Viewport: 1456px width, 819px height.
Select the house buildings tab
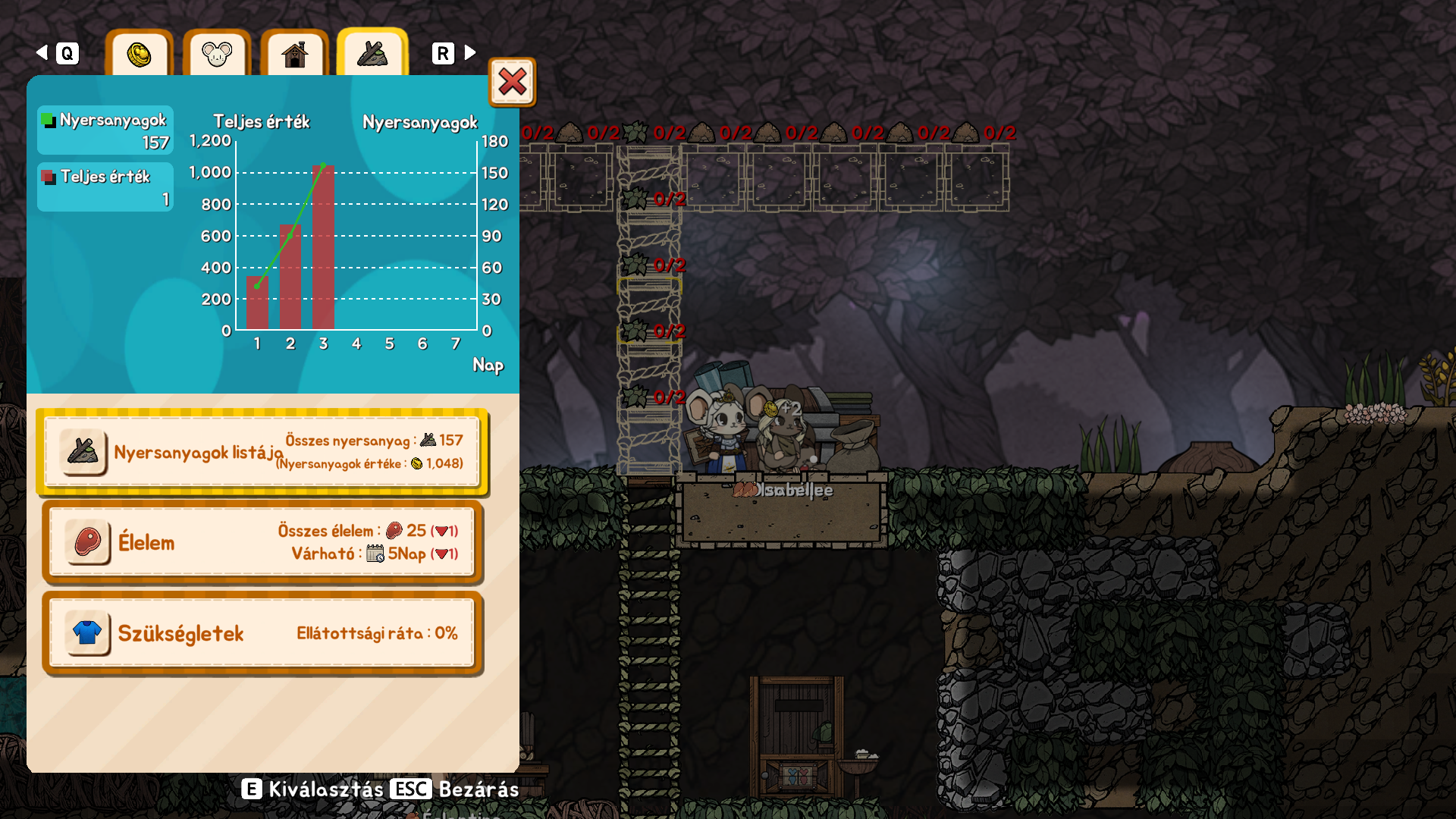point(294,54)
